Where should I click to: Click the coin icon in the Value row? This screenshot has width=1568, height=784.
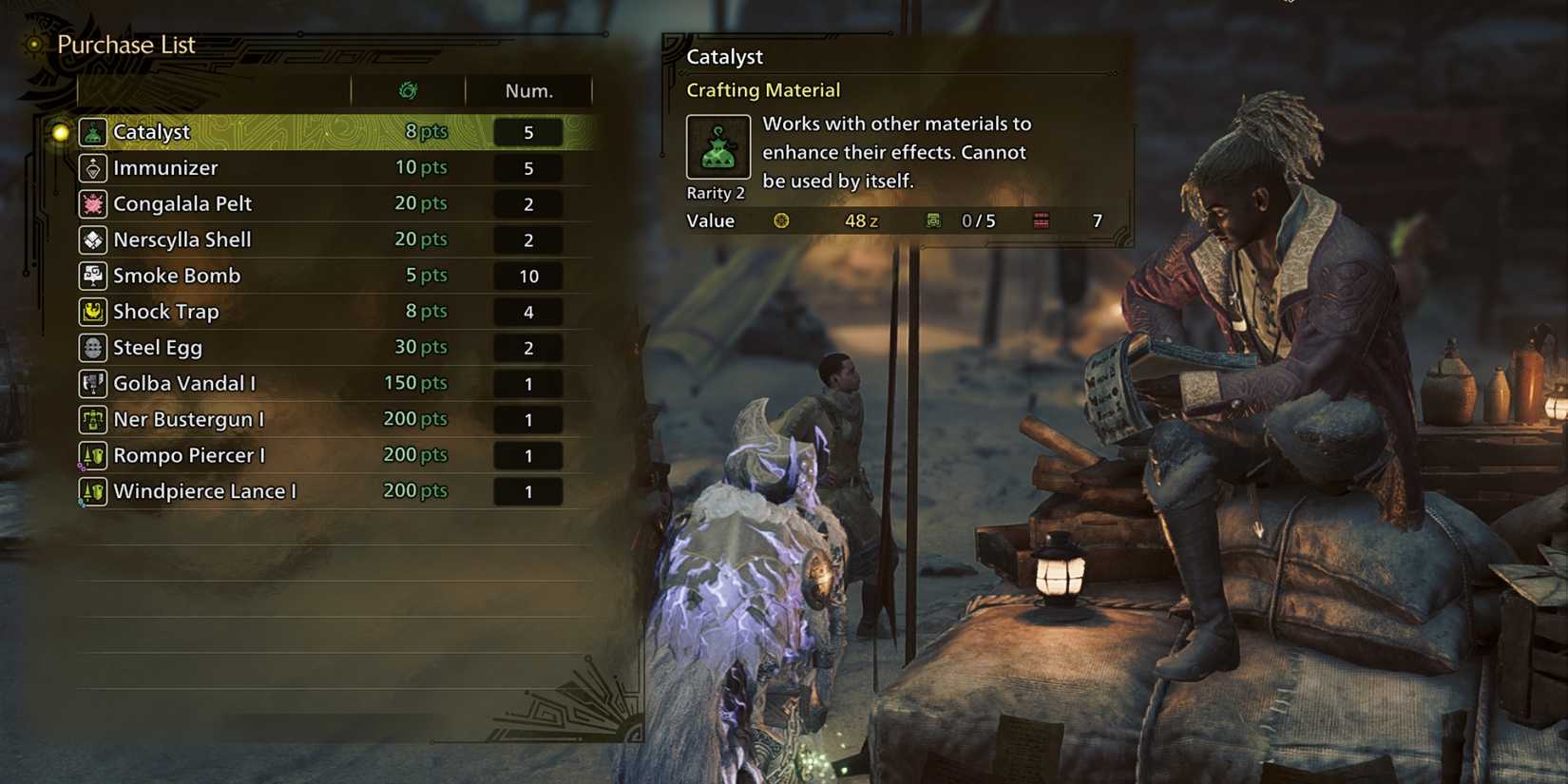(x=781, y=220)
